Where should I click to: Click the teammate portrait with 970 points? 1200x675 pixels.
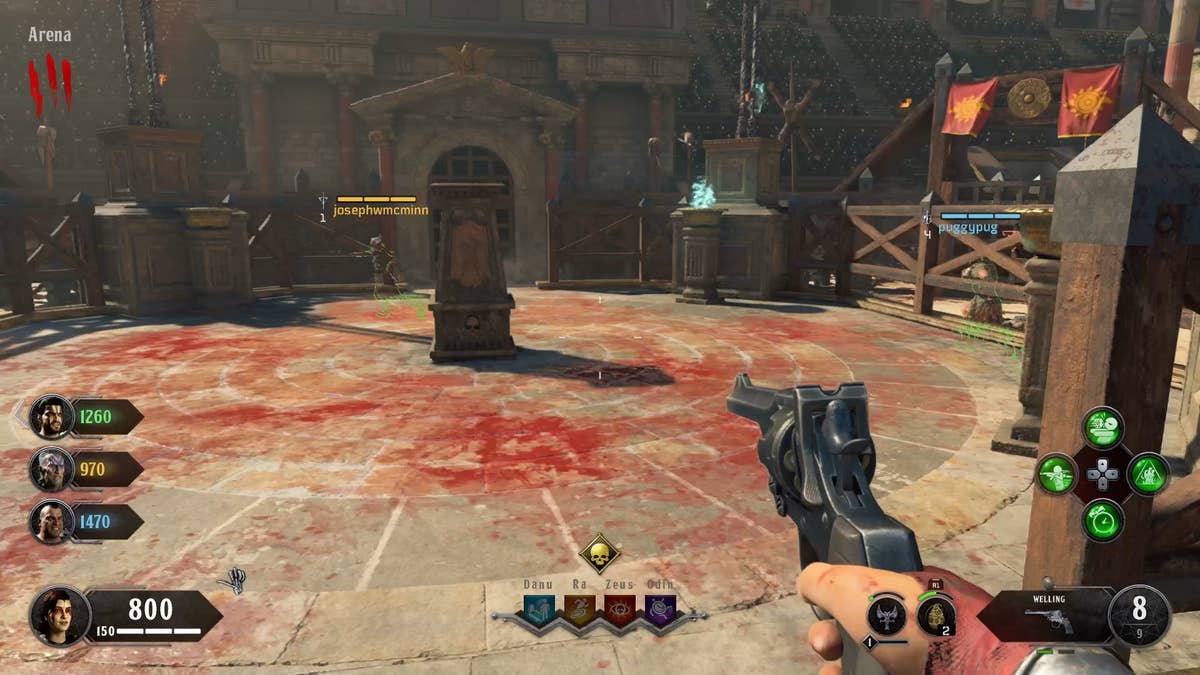51,469
